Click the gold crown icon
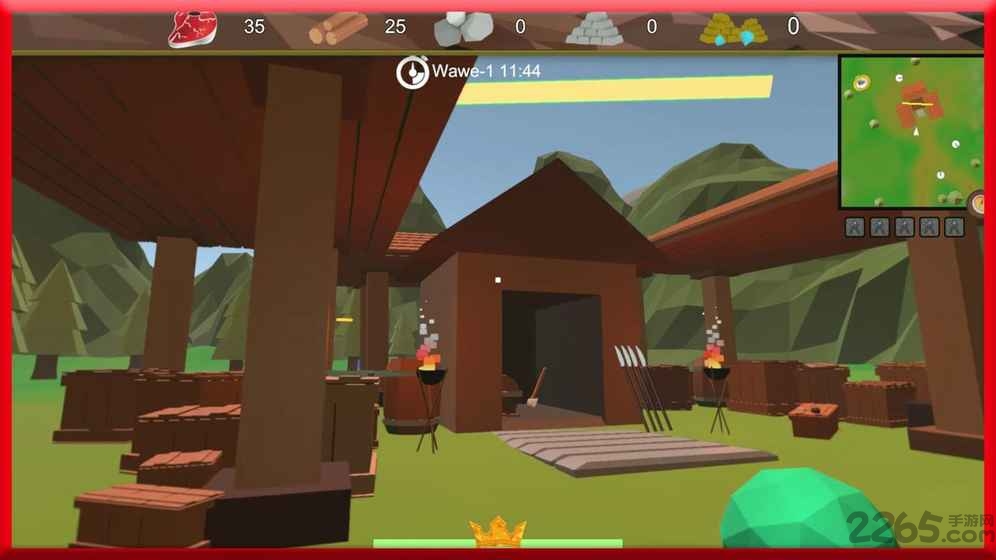Screen dimensions: 996x560 click(x=497, y=531)
